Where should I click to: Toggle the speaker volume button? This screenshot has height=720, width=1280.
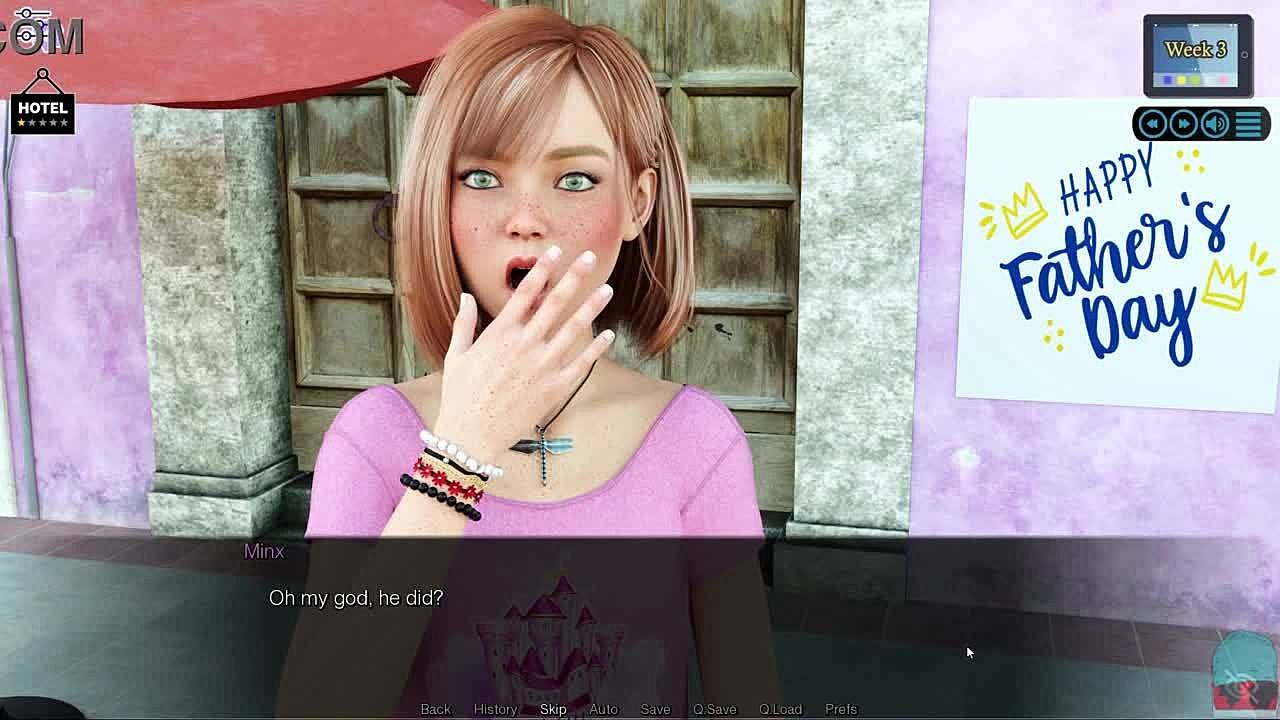click(x=1215, y=124)
